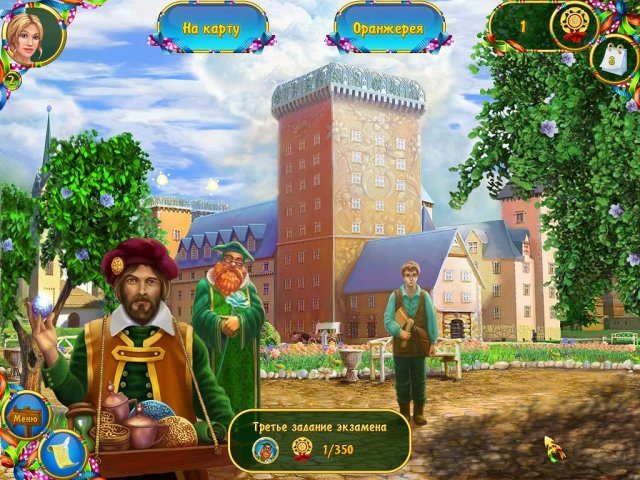
Task: Click the blonde heroine portrait
Action: click(x=29, y=30)
